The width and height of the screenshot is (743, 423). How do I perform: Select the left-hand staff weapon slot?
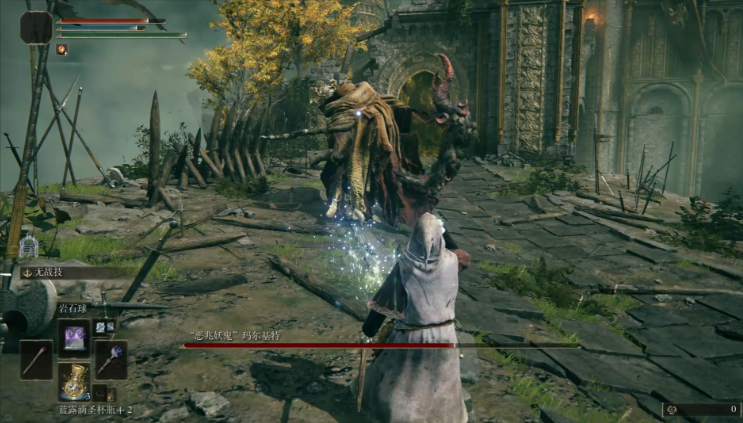click(36, 359)
